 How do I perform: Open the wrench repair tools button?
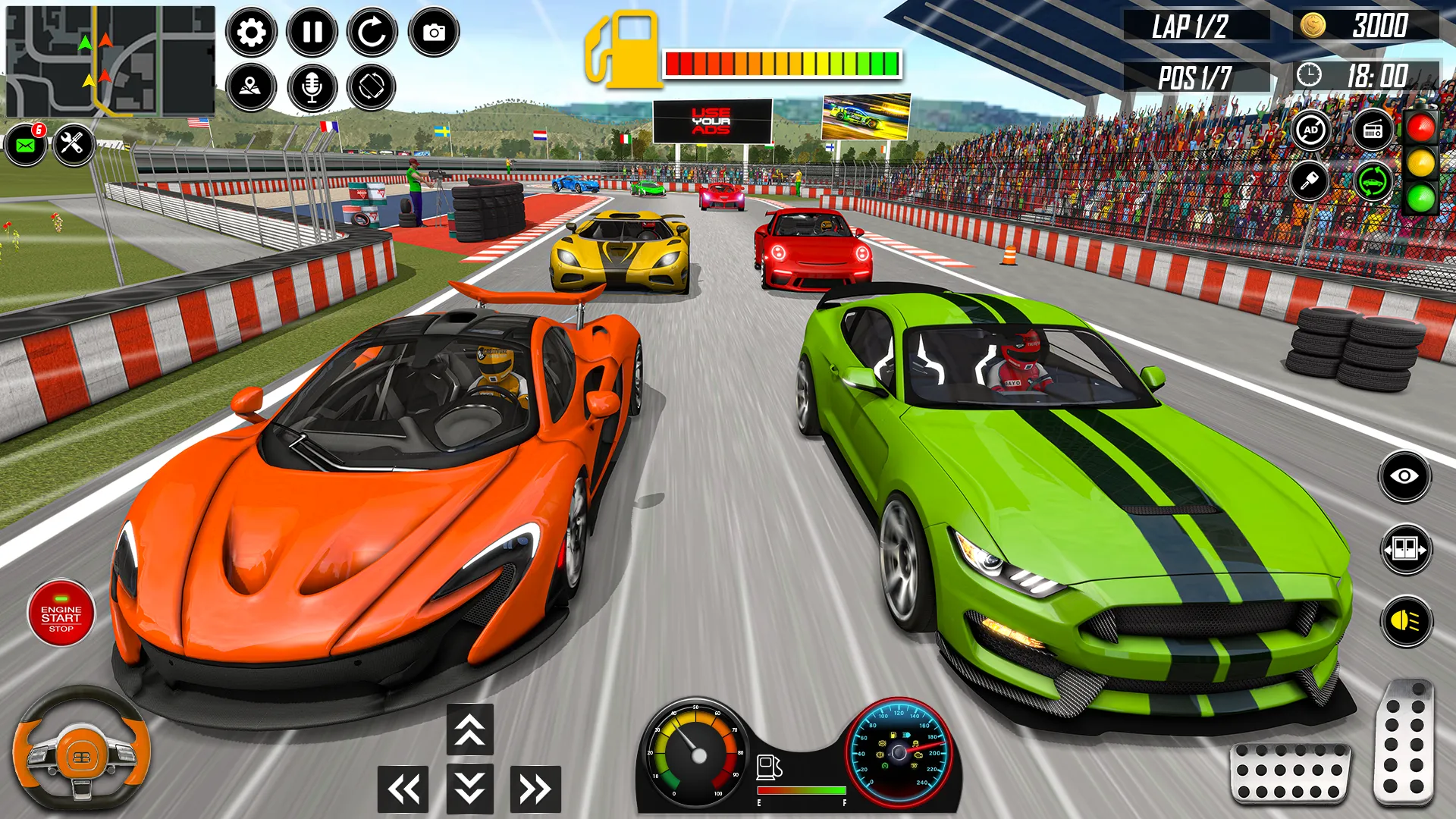pos(73,143)
